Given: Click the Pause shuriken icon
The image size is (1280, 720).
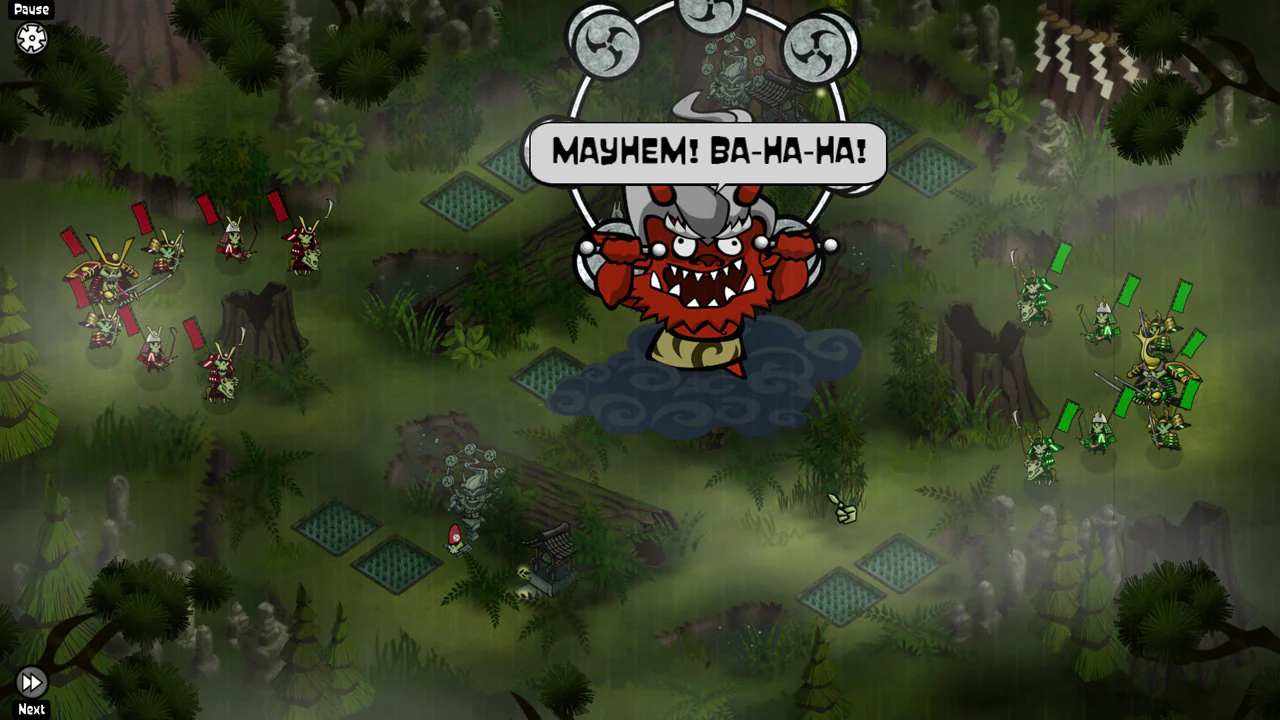Looking at the screenshot, I should point(31,38).
